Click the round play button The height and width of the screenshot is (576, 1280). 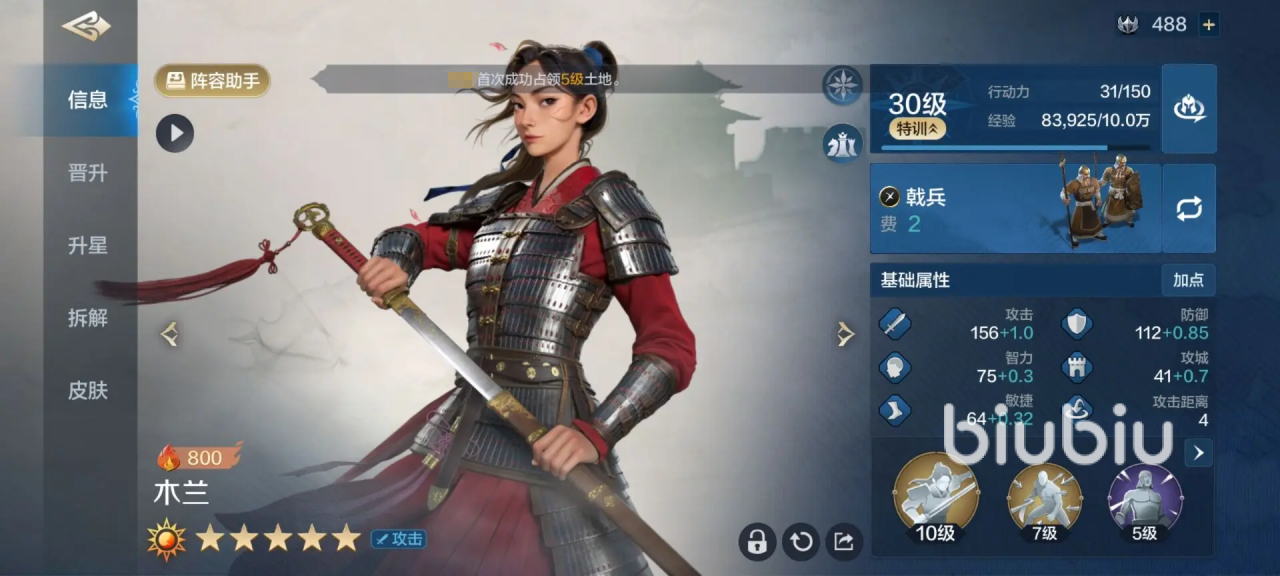(175, 133)
